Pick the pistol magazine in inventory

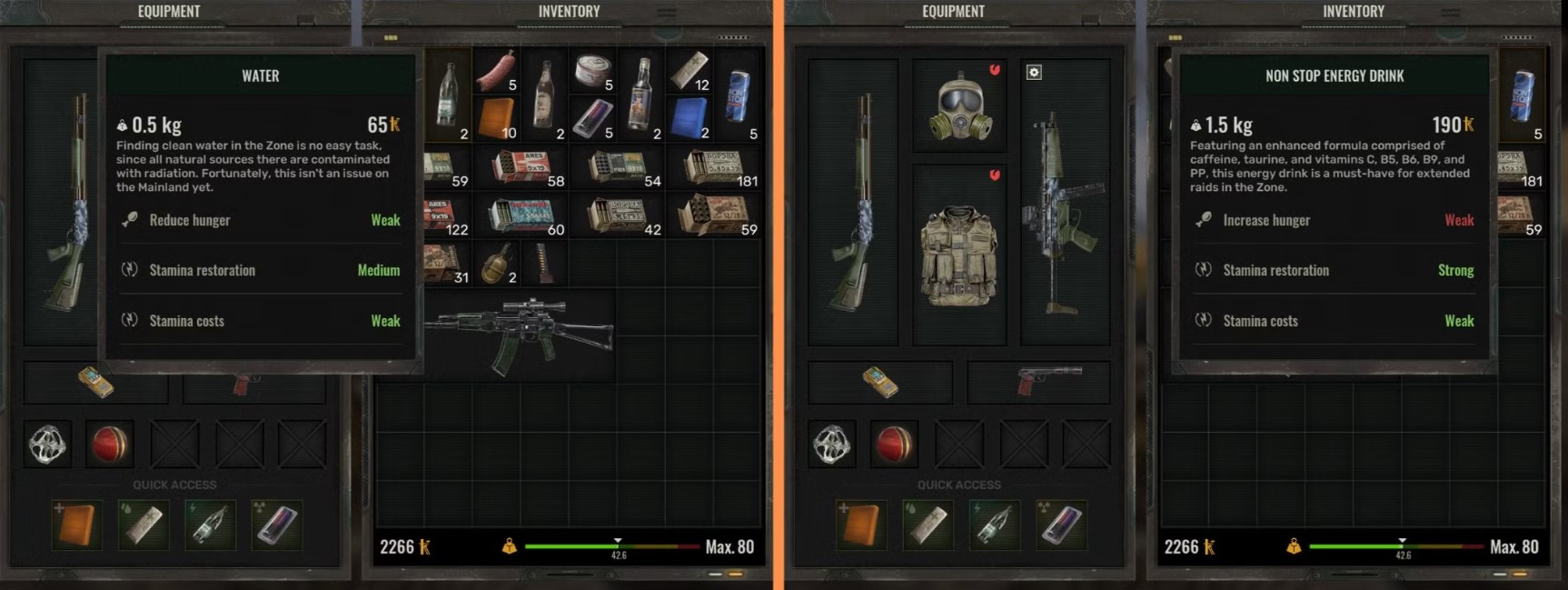(546, 264)
